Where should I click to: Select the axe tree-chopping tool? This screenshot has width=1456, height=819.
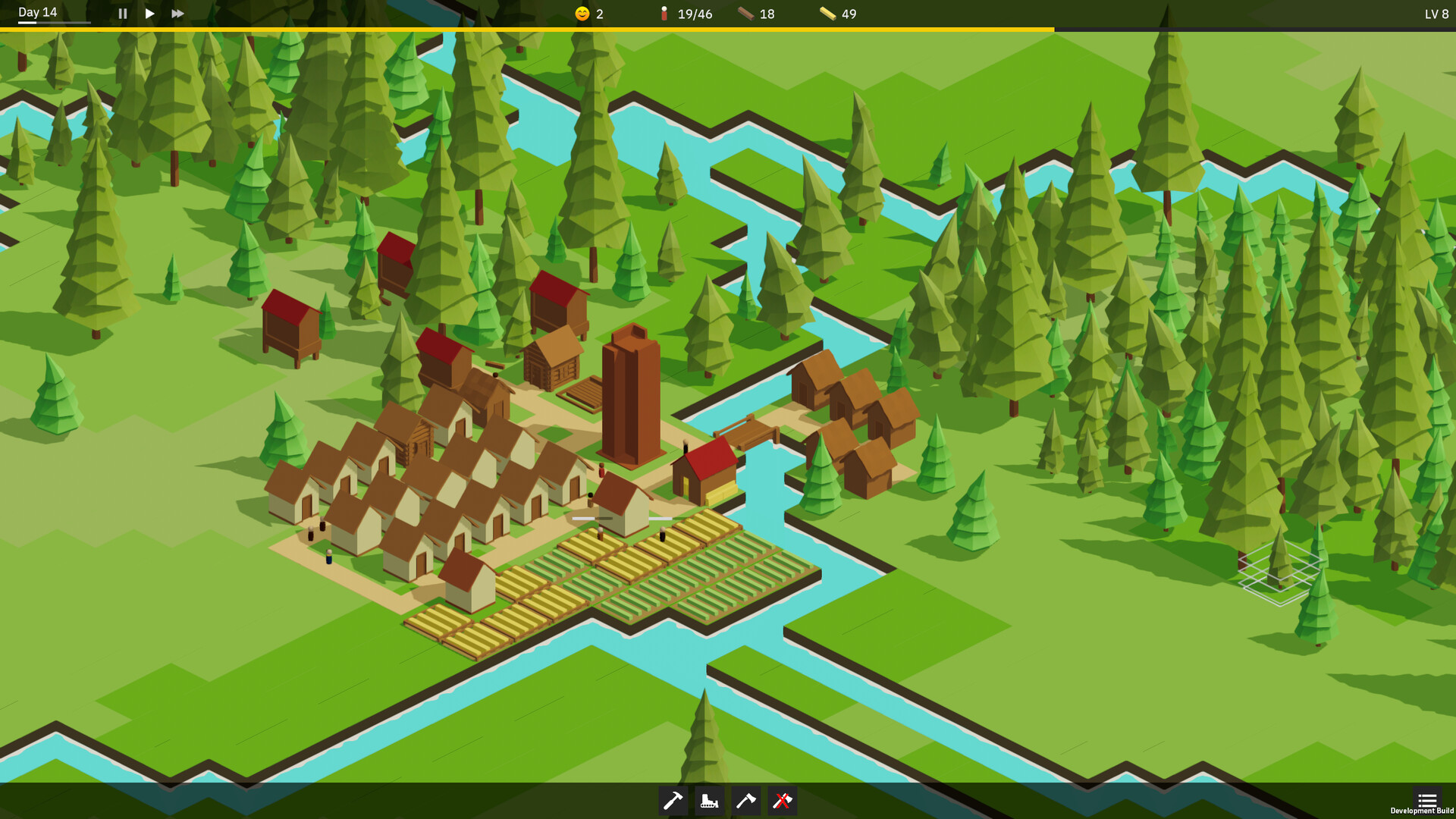point(746,800)
